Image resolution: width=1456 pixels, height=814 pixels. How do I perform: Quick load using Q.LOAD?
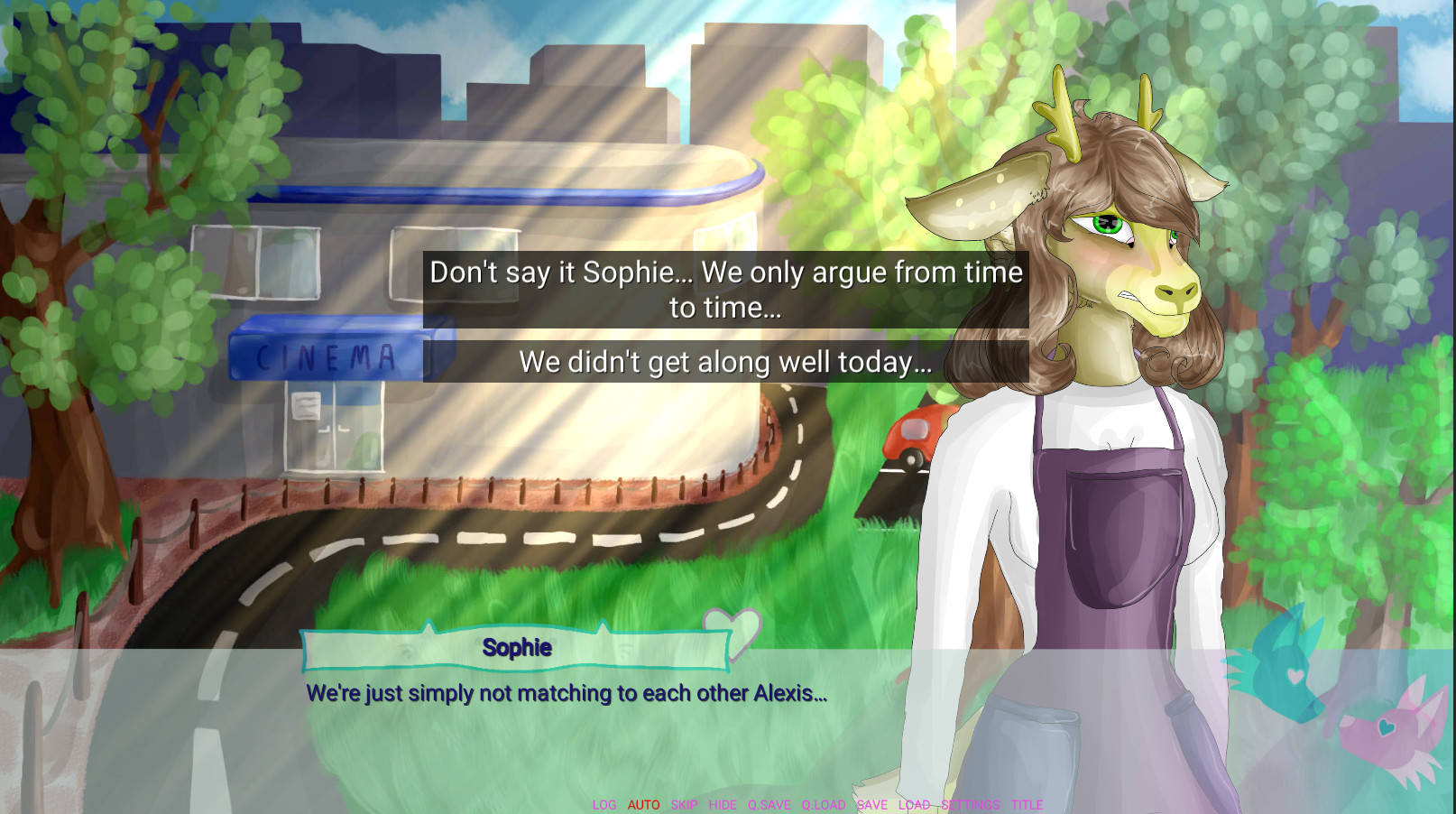[823, 804]
